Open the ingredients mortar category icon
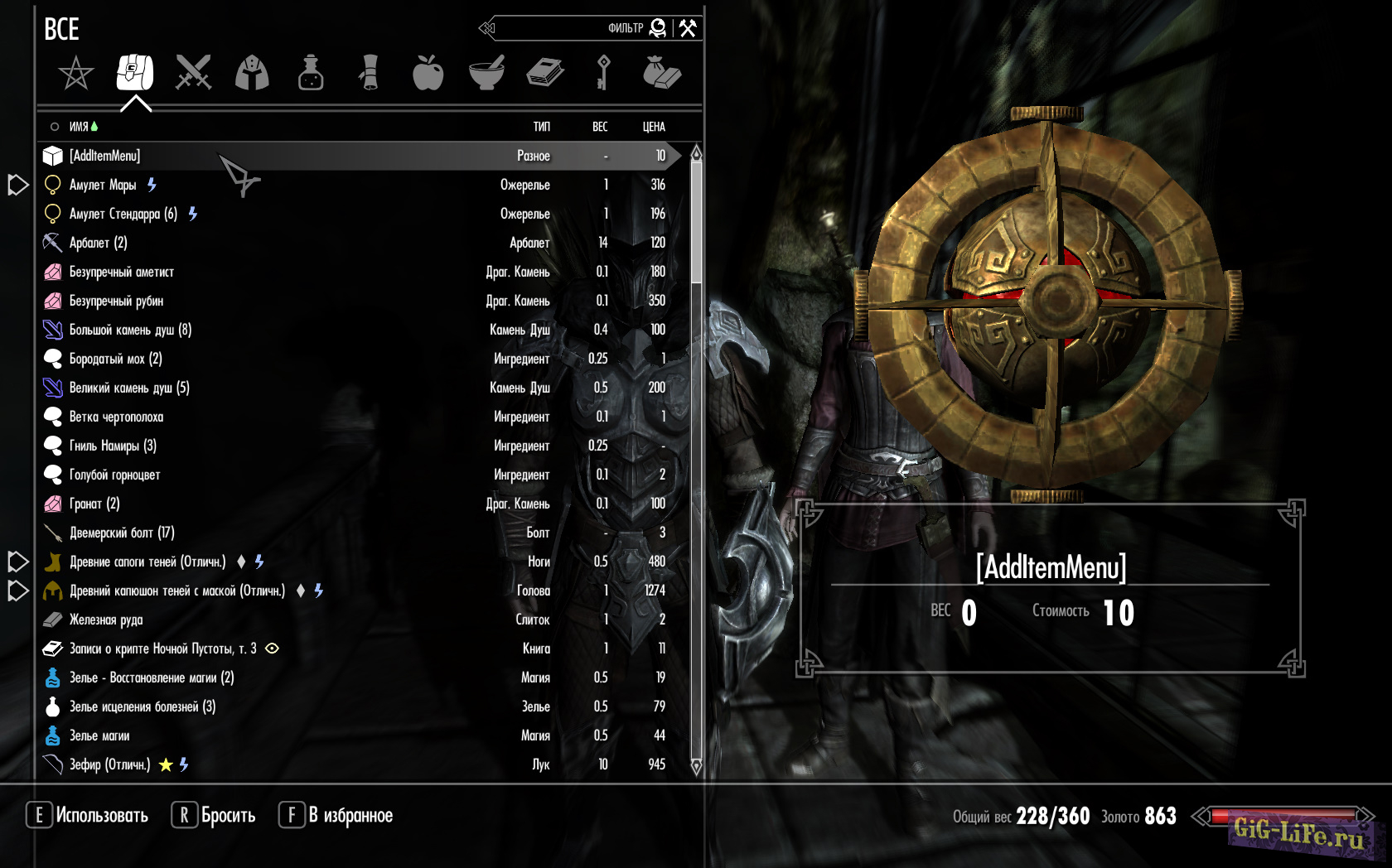Viewport: 1392px width, 868px height. point(486,74)
